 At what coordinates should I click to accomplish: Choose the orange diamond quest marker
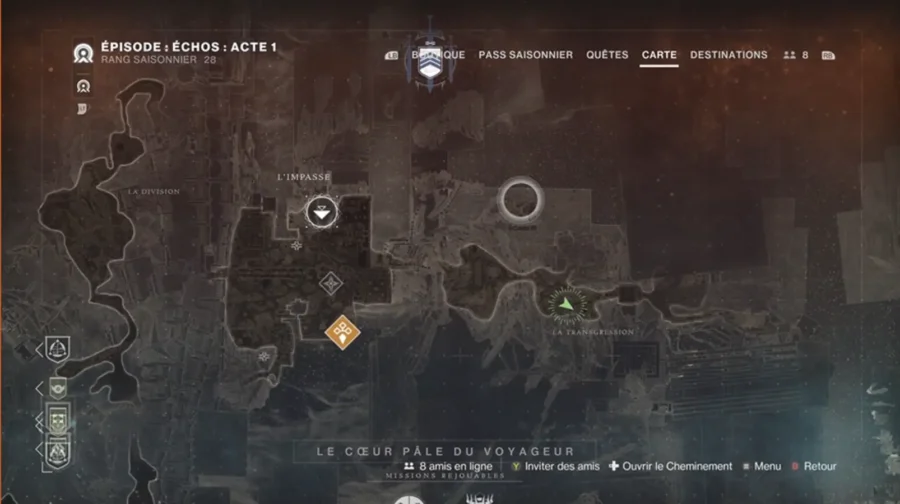343,329
